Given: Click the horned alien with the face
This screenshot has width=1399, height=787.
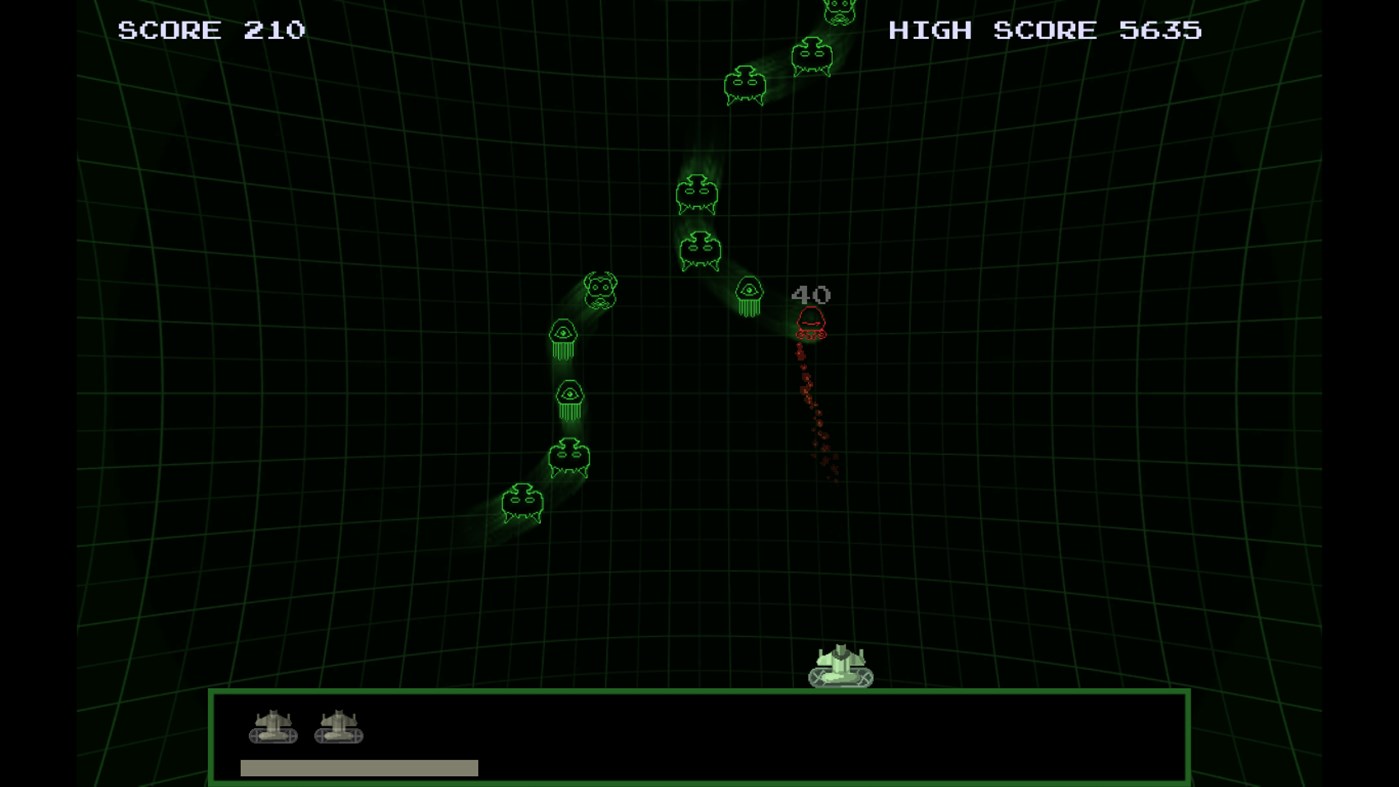Looking at the screenshot, I should click(600, 288).
